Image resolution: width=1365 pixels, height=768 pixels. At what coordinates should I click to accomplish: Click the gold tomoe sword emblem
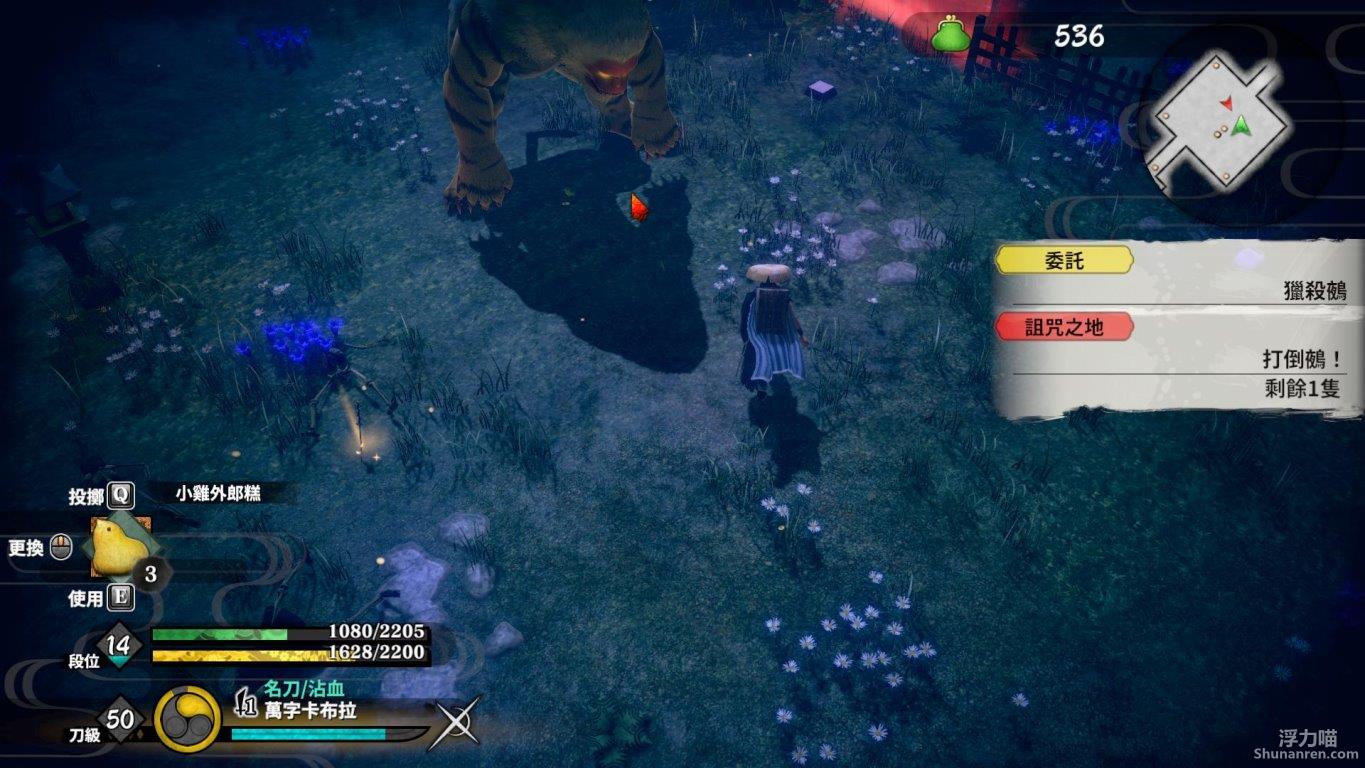point(188,719)
